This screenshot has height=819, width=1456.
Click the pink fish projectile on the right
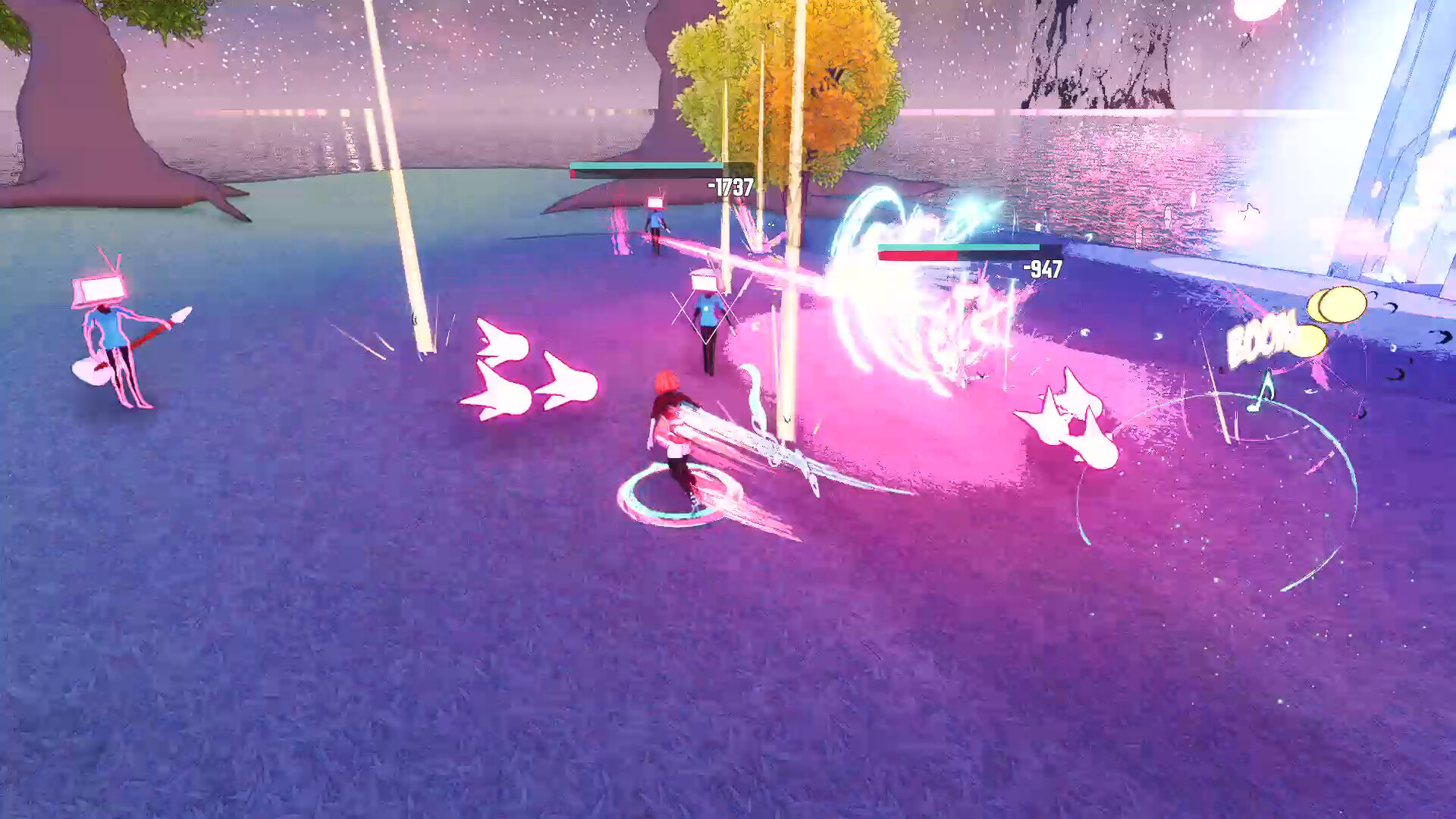coord(1069,409)
